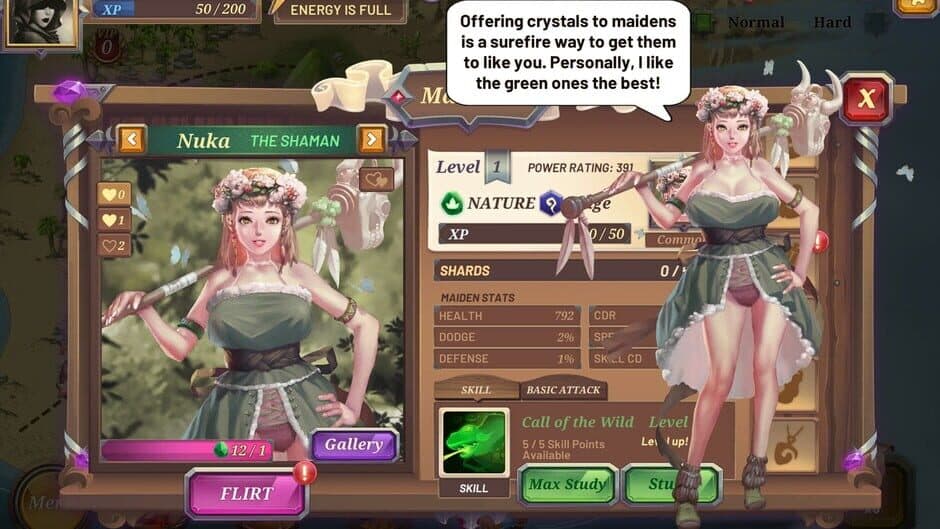Open the player avatar portrait
This screenshot has width=940, height=529.
pos(42,22)
